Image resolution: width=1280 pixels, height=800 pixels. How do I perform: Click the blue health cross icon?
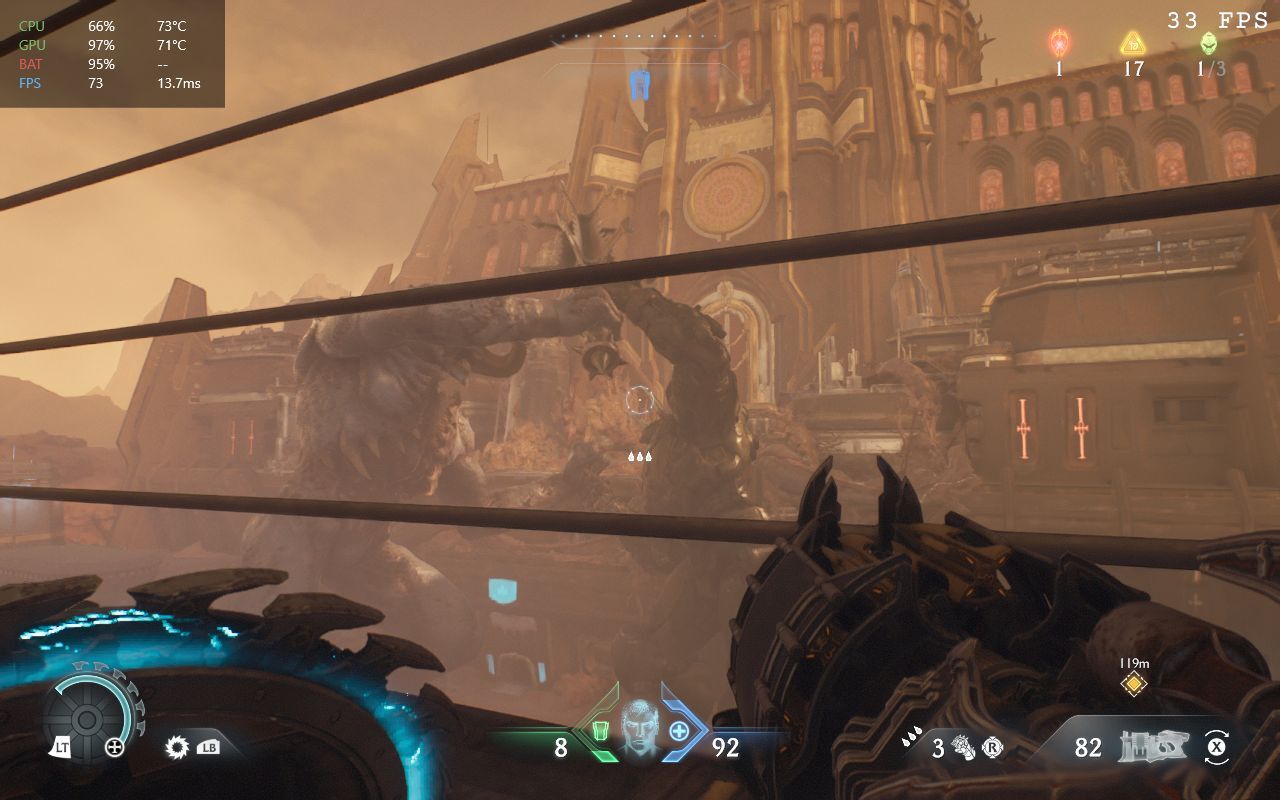tap(679, 731)
